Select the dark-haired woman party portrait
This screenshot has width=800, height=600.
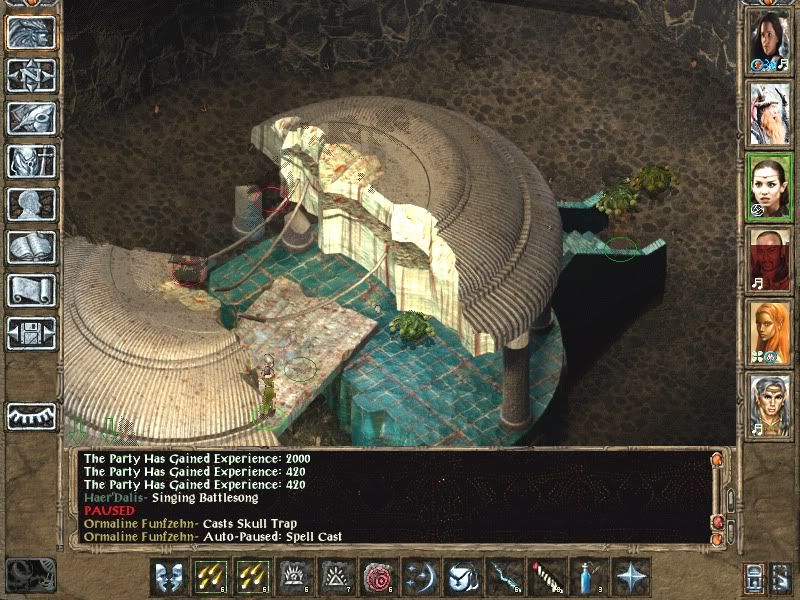tap(769, 42)
